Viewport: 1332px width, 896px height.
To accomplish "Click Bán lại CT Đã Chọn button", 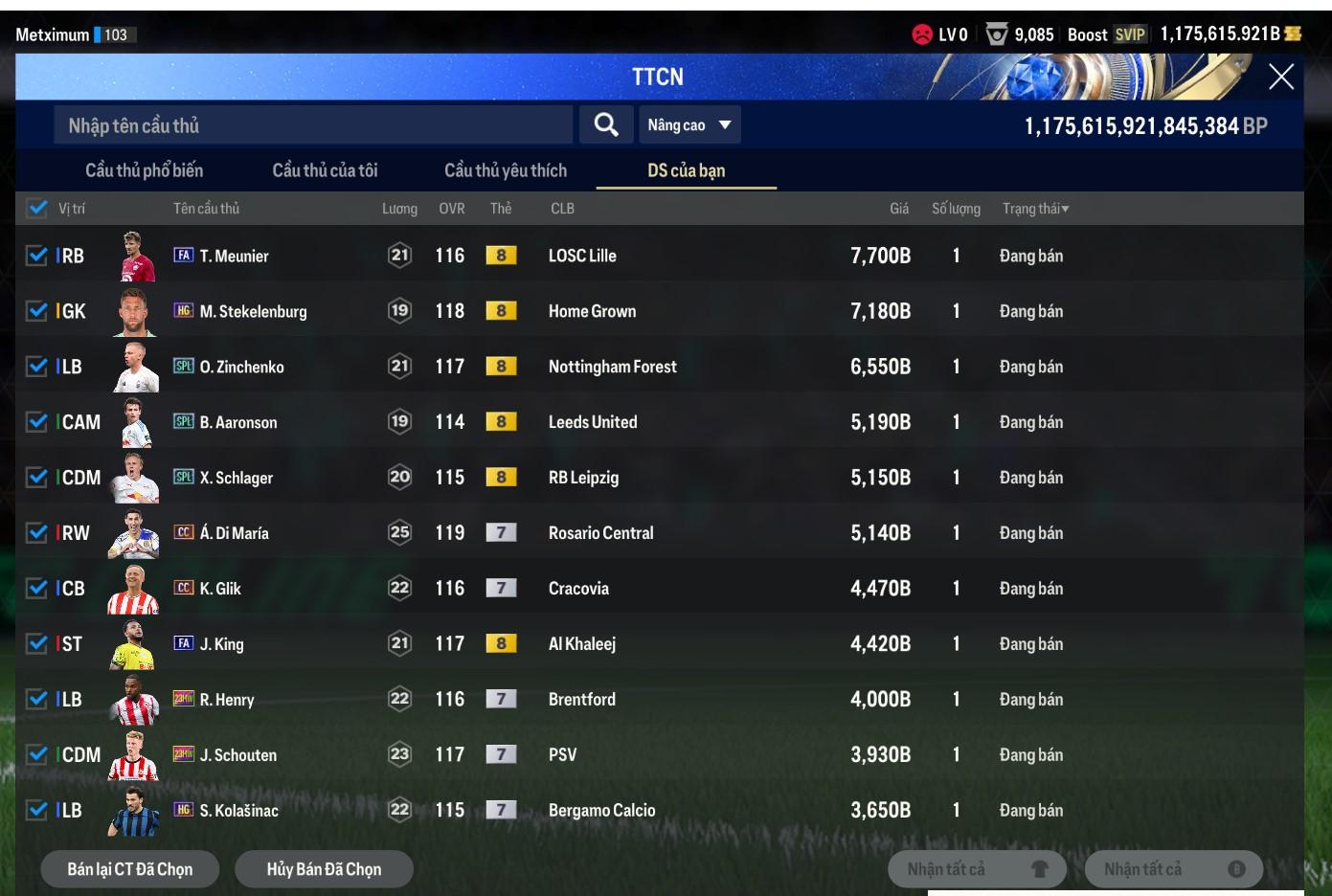I will point(129,869).
